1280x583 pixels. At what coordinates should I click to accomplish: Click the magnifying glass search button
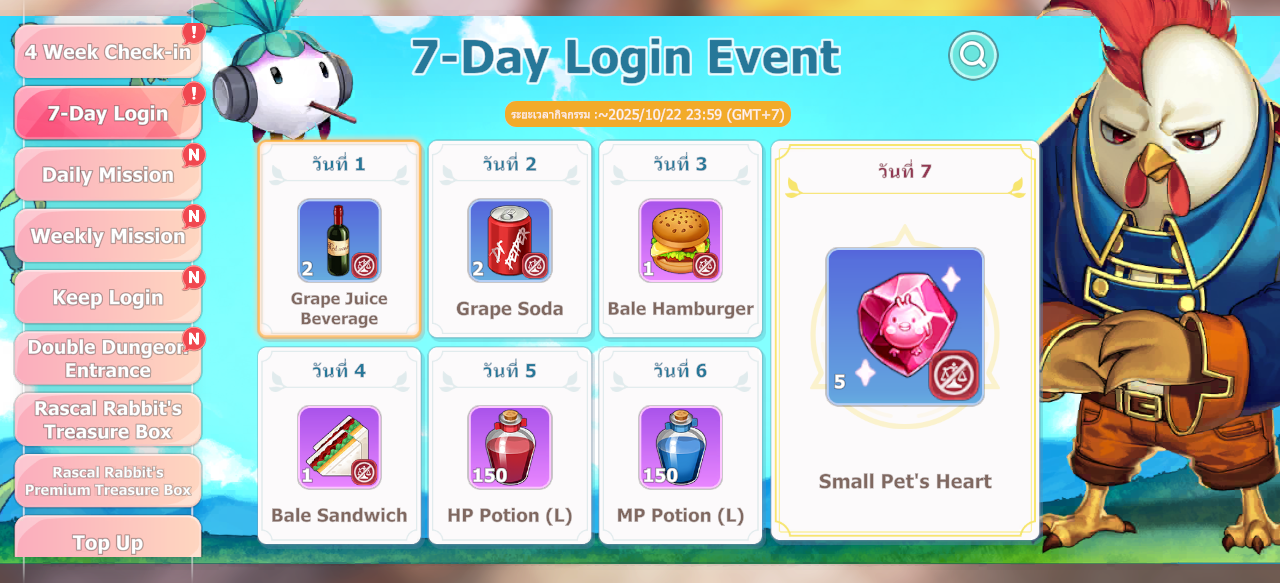pyautogui.click(x=973, y=54)
